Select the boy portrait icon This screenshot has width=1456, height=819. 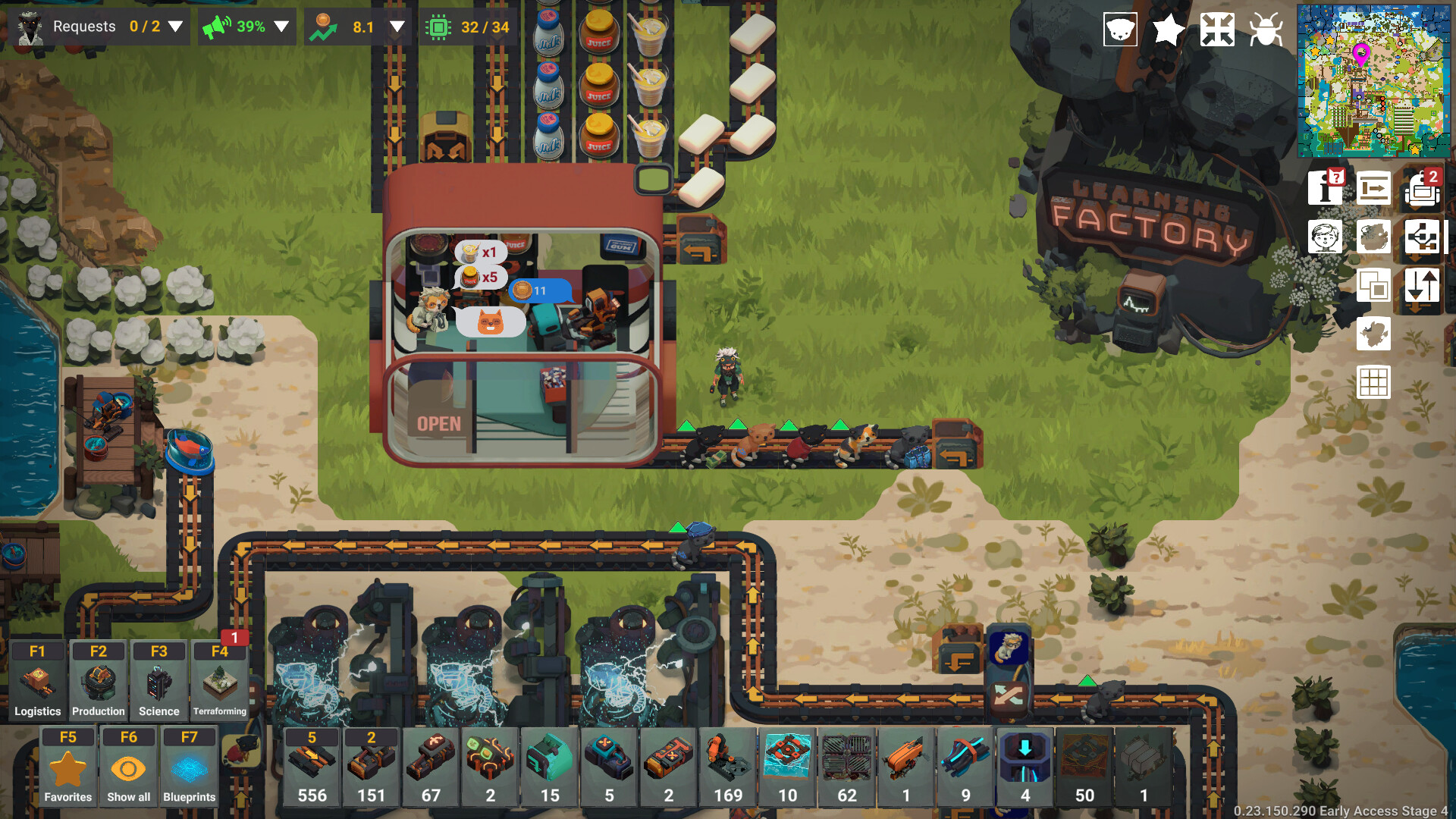[1326, 237]
